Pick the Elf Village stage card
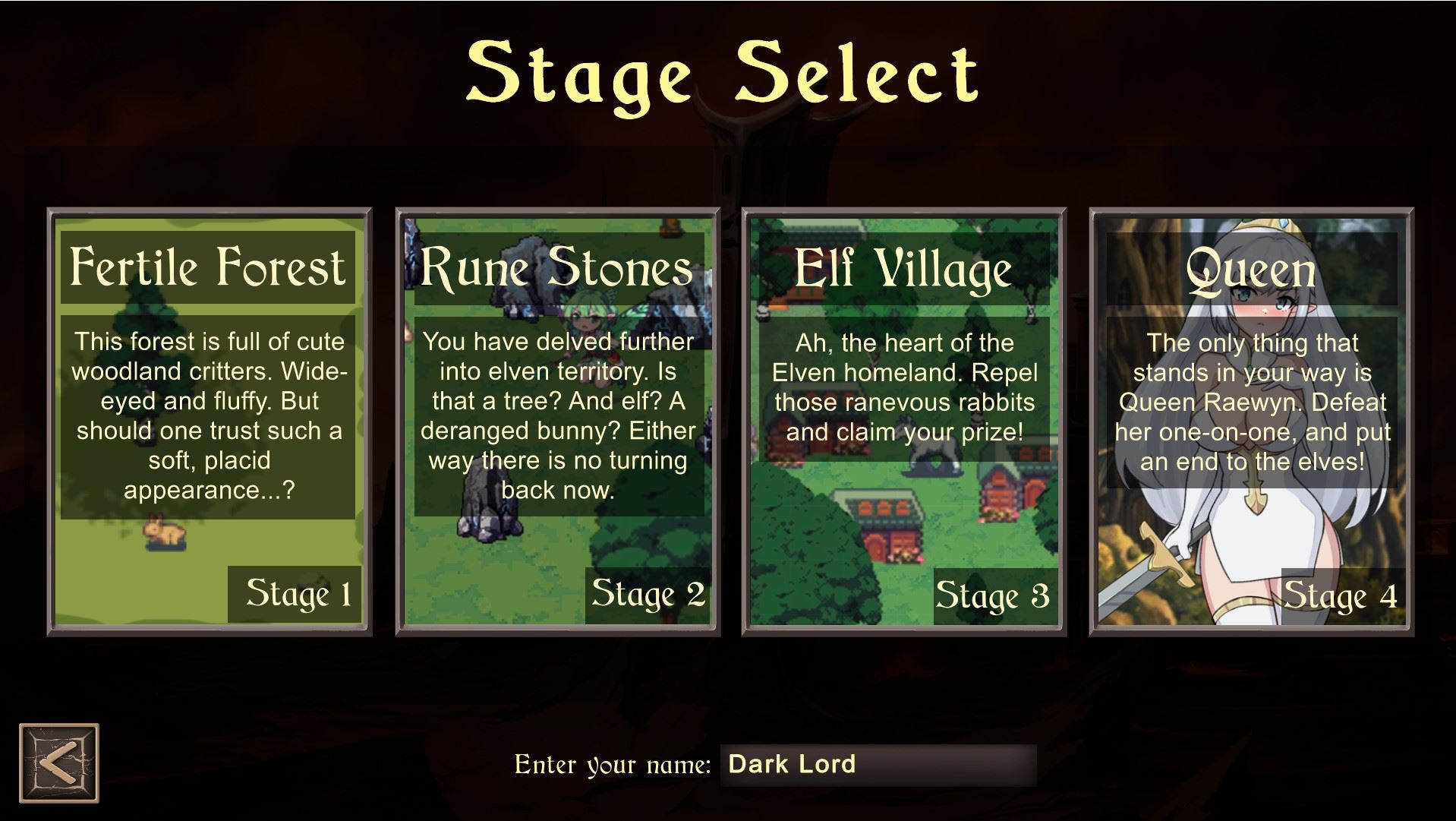 [x=903, y=422]
